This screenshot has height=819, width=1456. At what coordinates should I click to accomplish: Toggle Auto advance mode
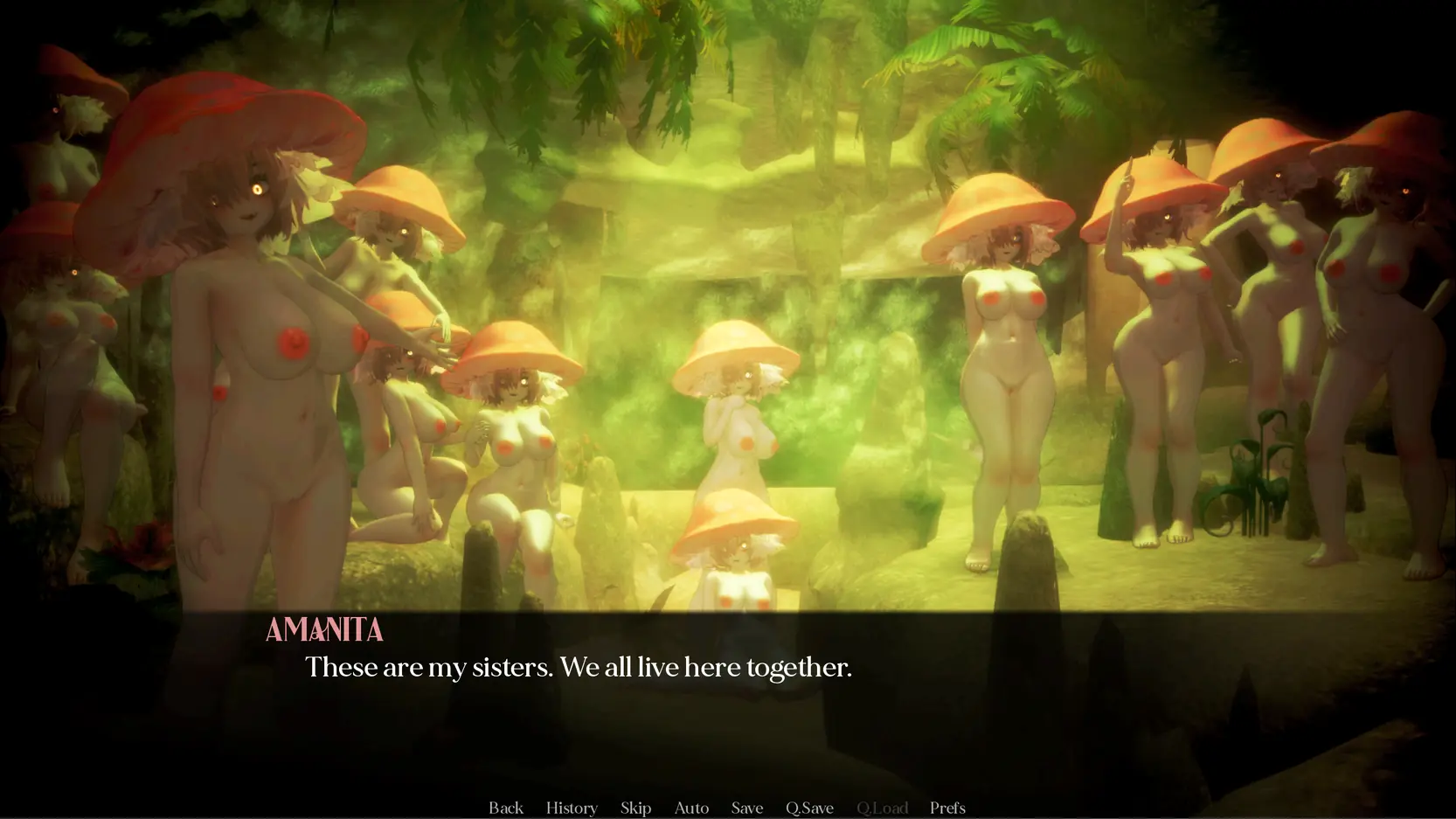[691, 808]
